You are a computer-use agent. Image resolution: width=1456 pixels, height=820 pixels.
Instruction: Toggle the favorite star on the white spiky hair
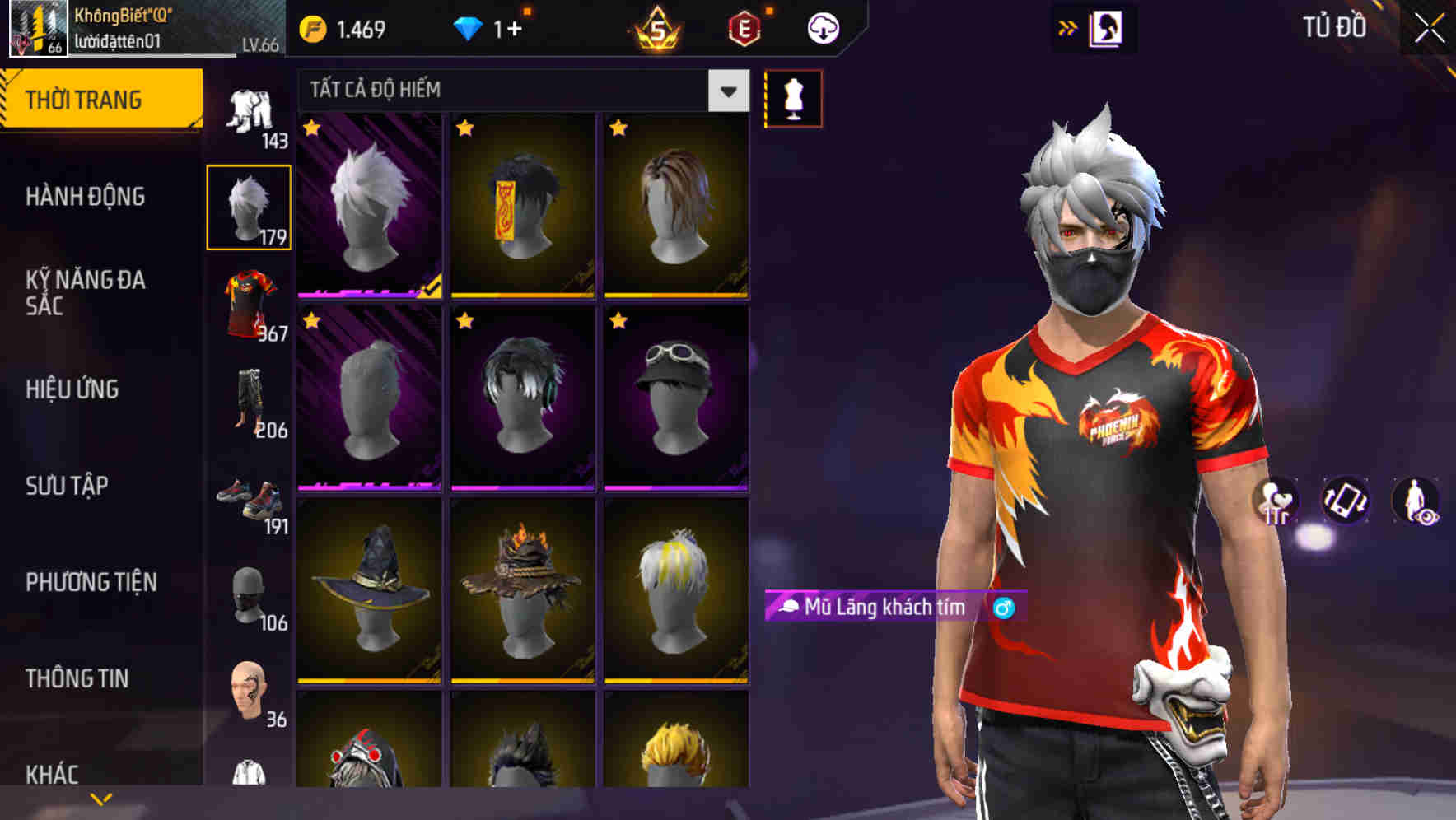point(310,128)
